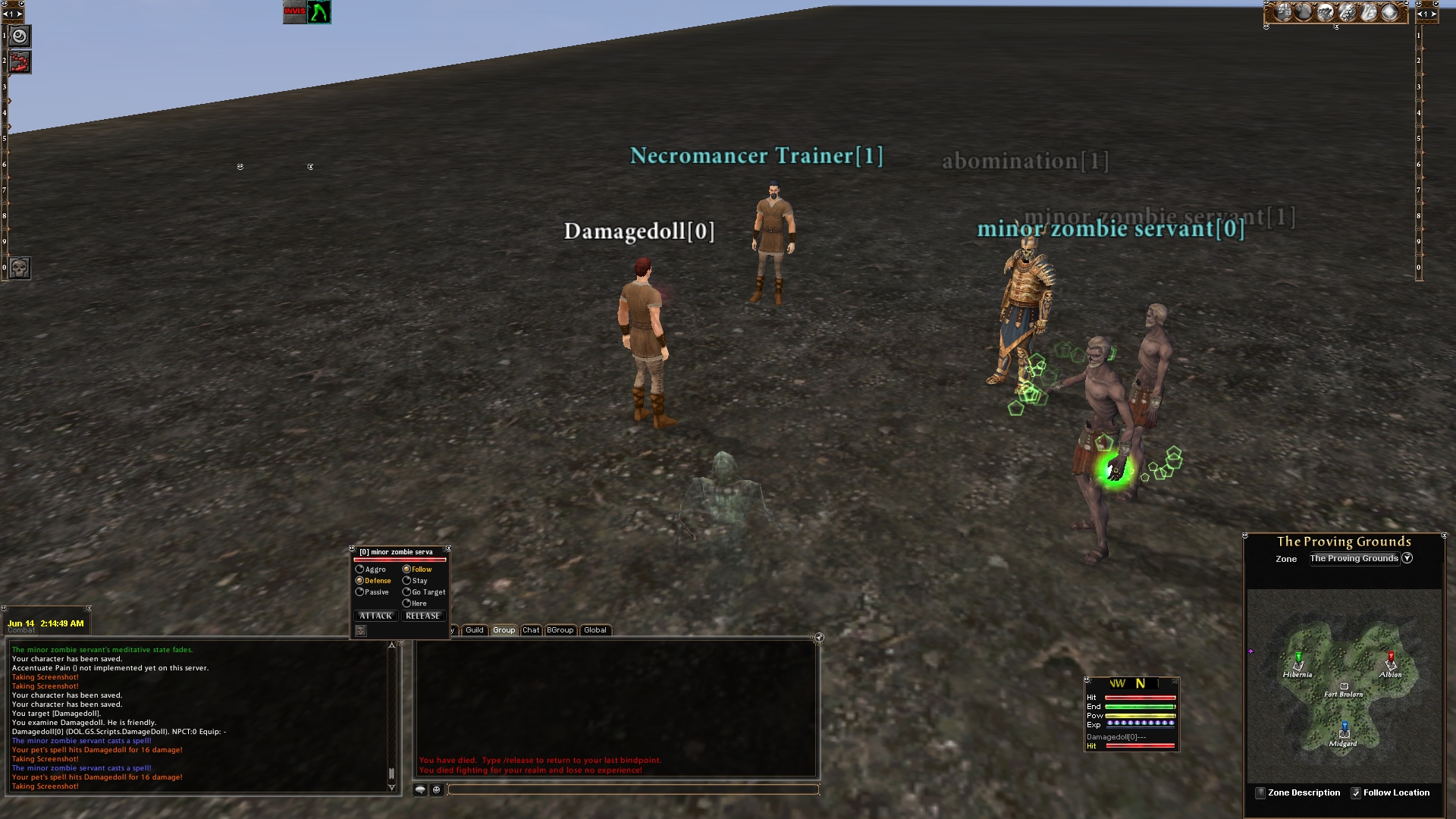The width and height of the screenshot is (1456, 819).
Task: Set pet stance to Passive
Action: 360,592
